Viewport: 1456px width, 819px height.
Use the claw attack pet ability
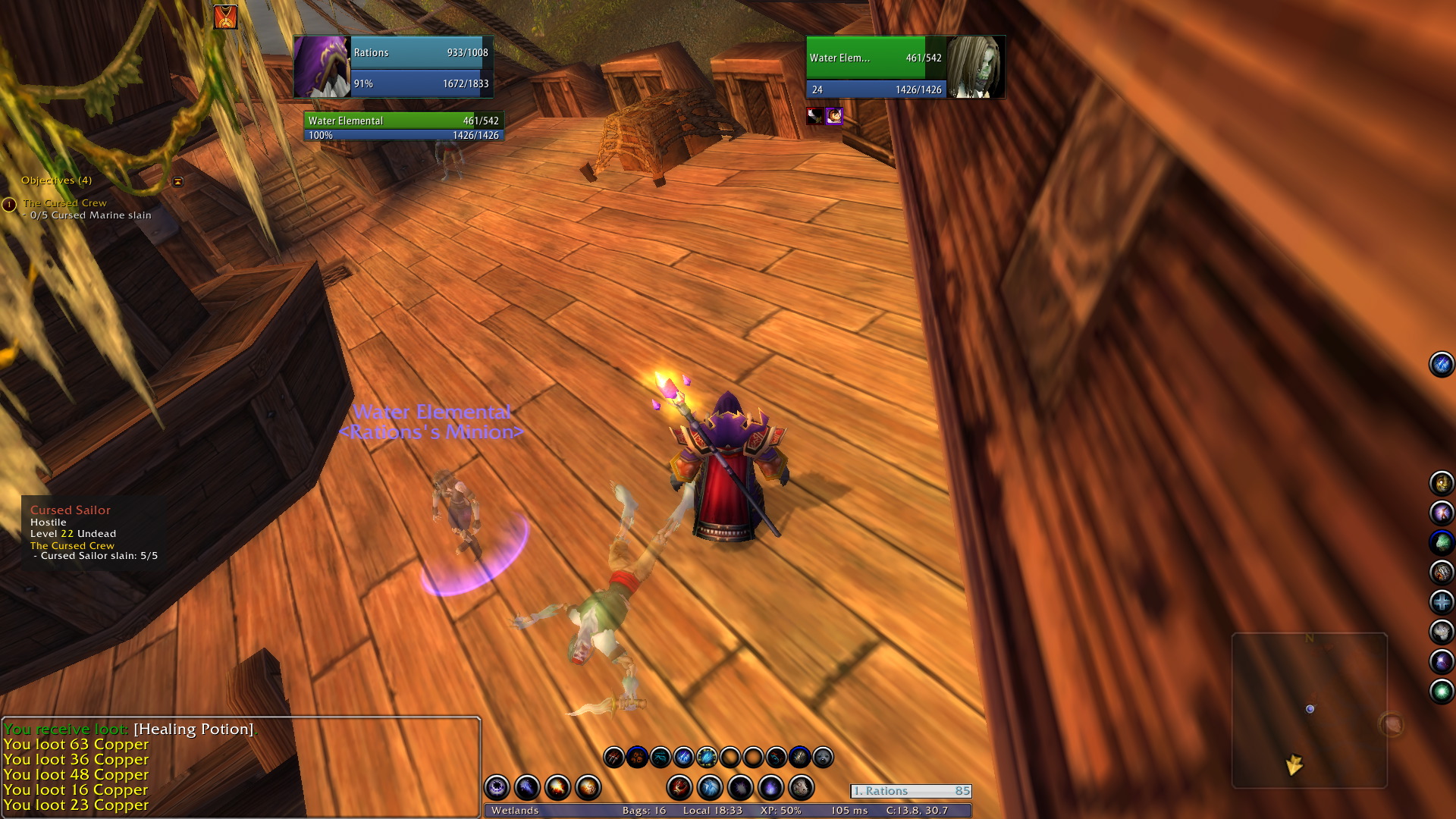(x=613, y=757)
